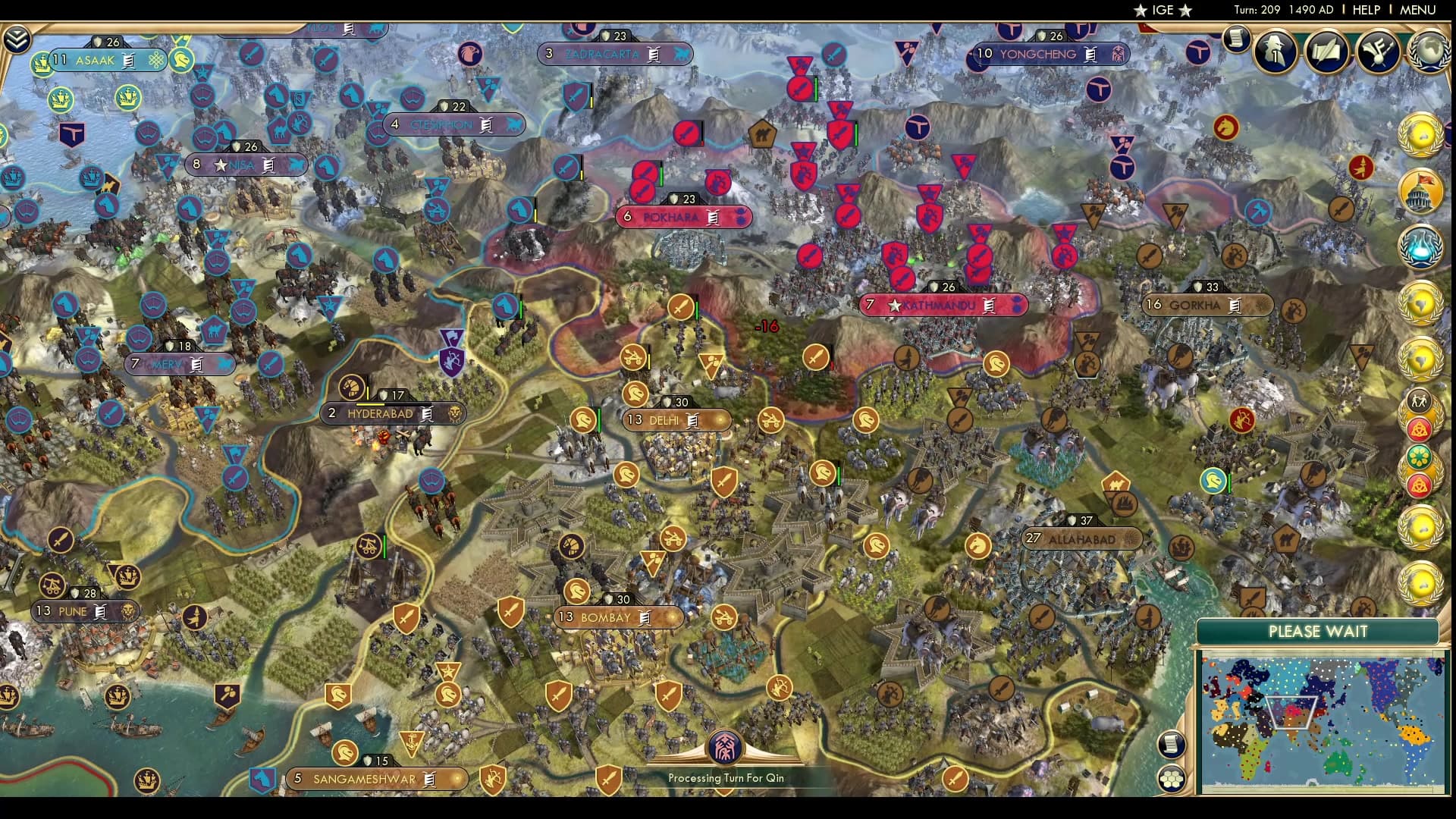The image size is (1456, 819).
Task: Open the Espionage Overview spy icon
Action: tap(1275, 51)
